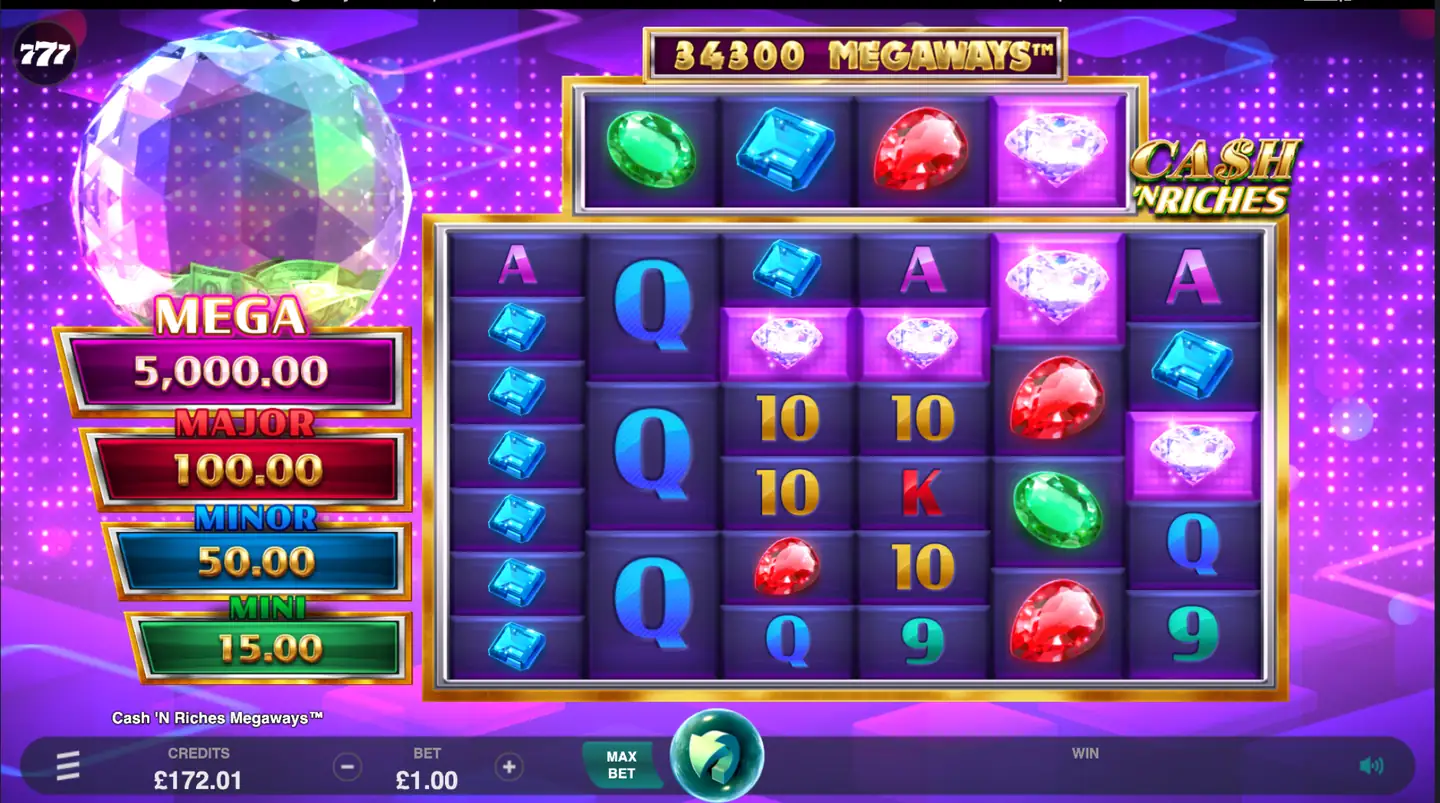Click the Cash 'N Riches Megaways title text
The image size is (1440, 803).
(220, 717)
